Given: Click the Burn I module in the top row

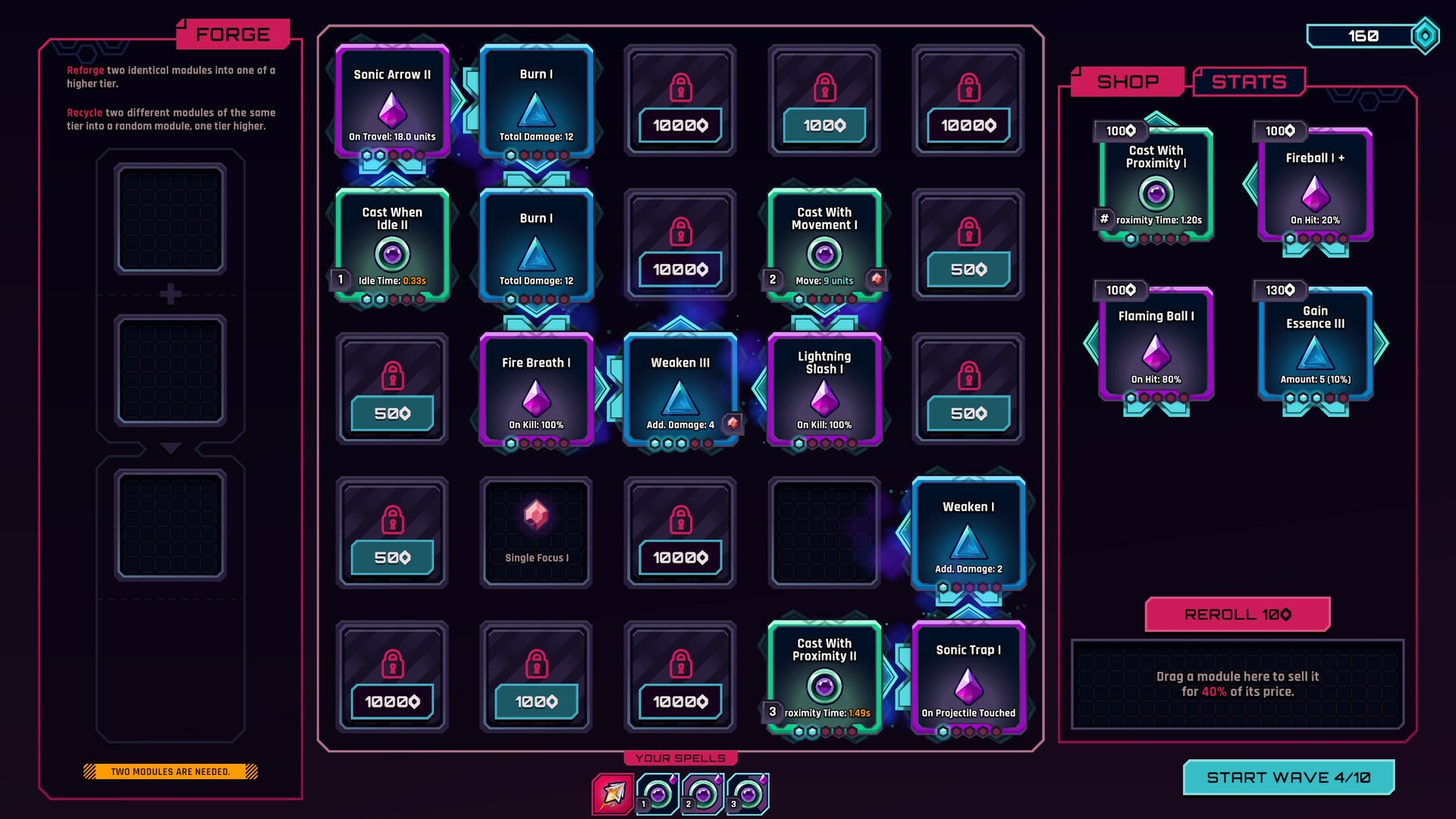Looking at the screenshot, I should tap(535, 102).
